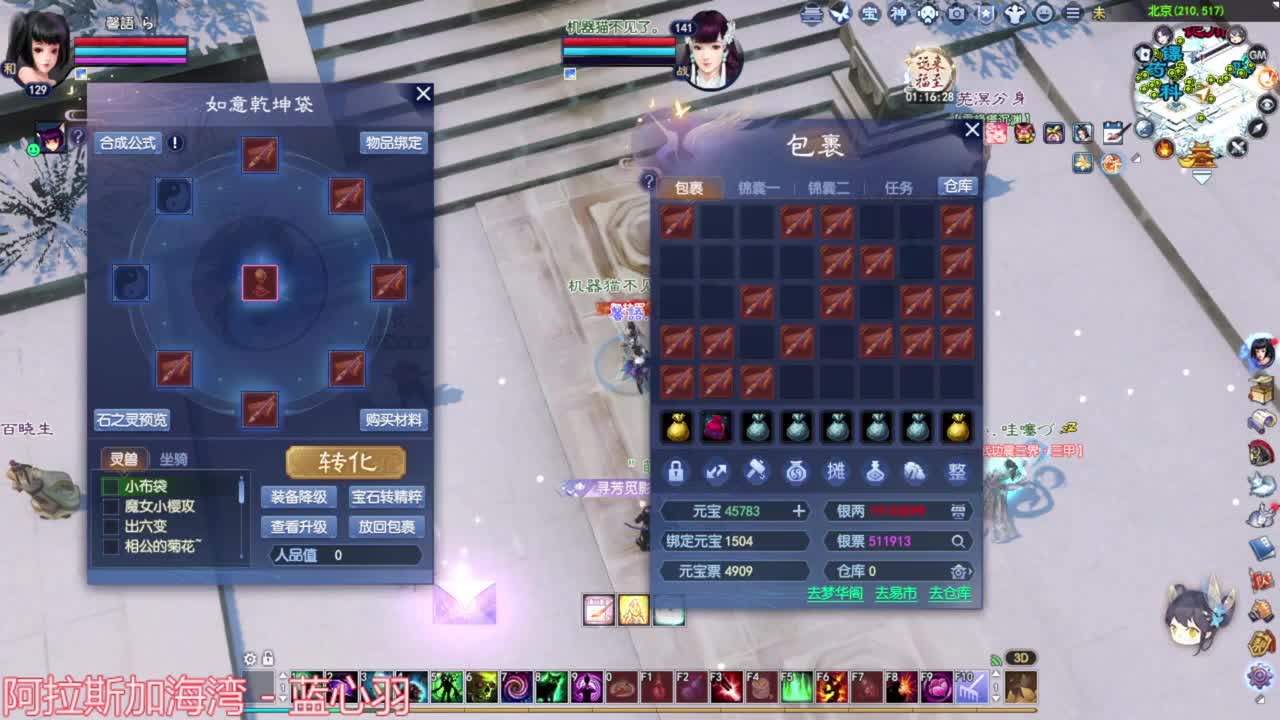The image size is (1280, 720).
Task: Click the 整 sort icon in the bag
Action: click(x=955, y=472)
